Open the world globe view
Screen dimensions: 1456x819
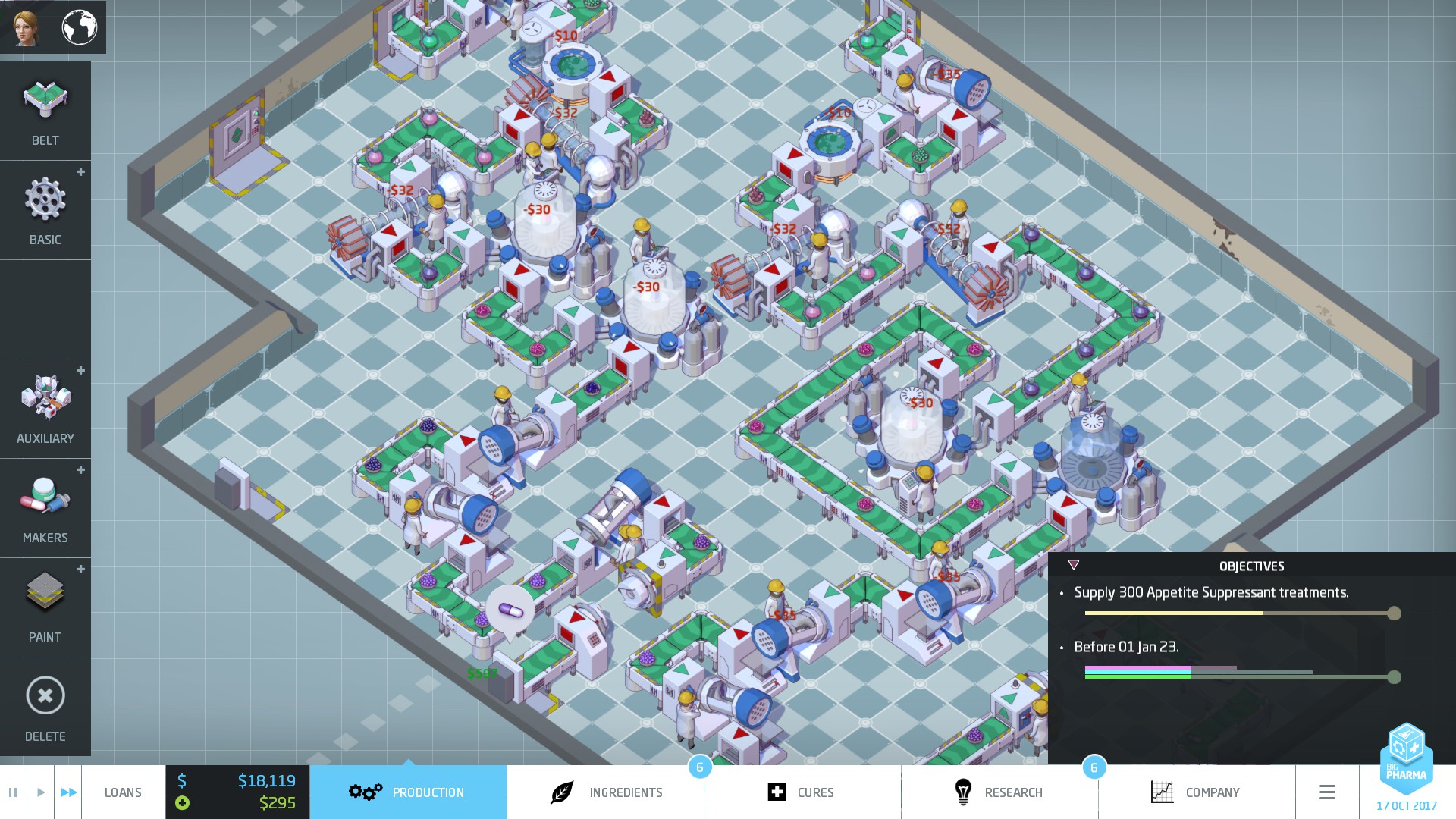[x=79, y=27]
